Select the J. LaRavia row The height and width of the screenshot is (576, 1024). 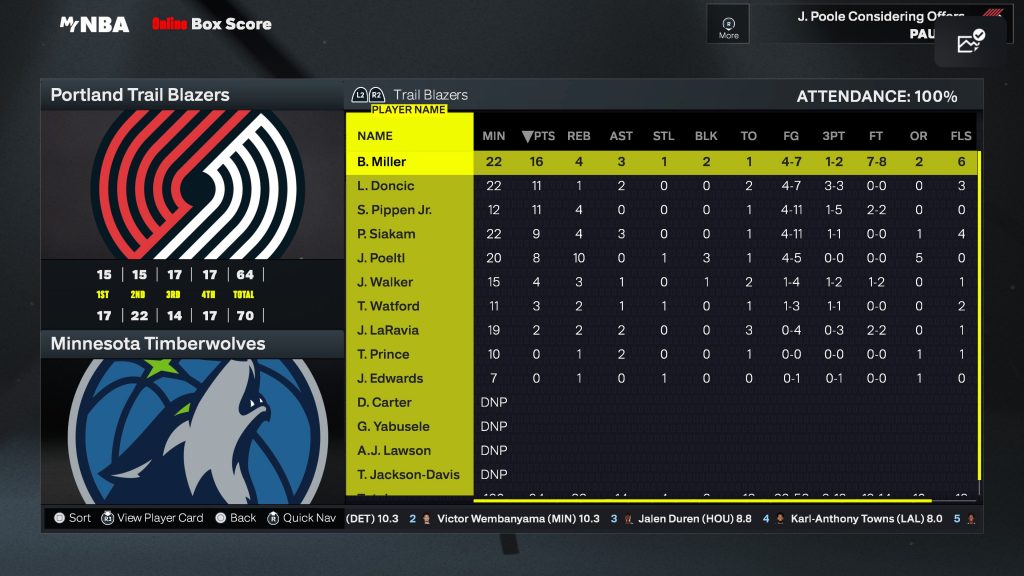pos(388,330)
